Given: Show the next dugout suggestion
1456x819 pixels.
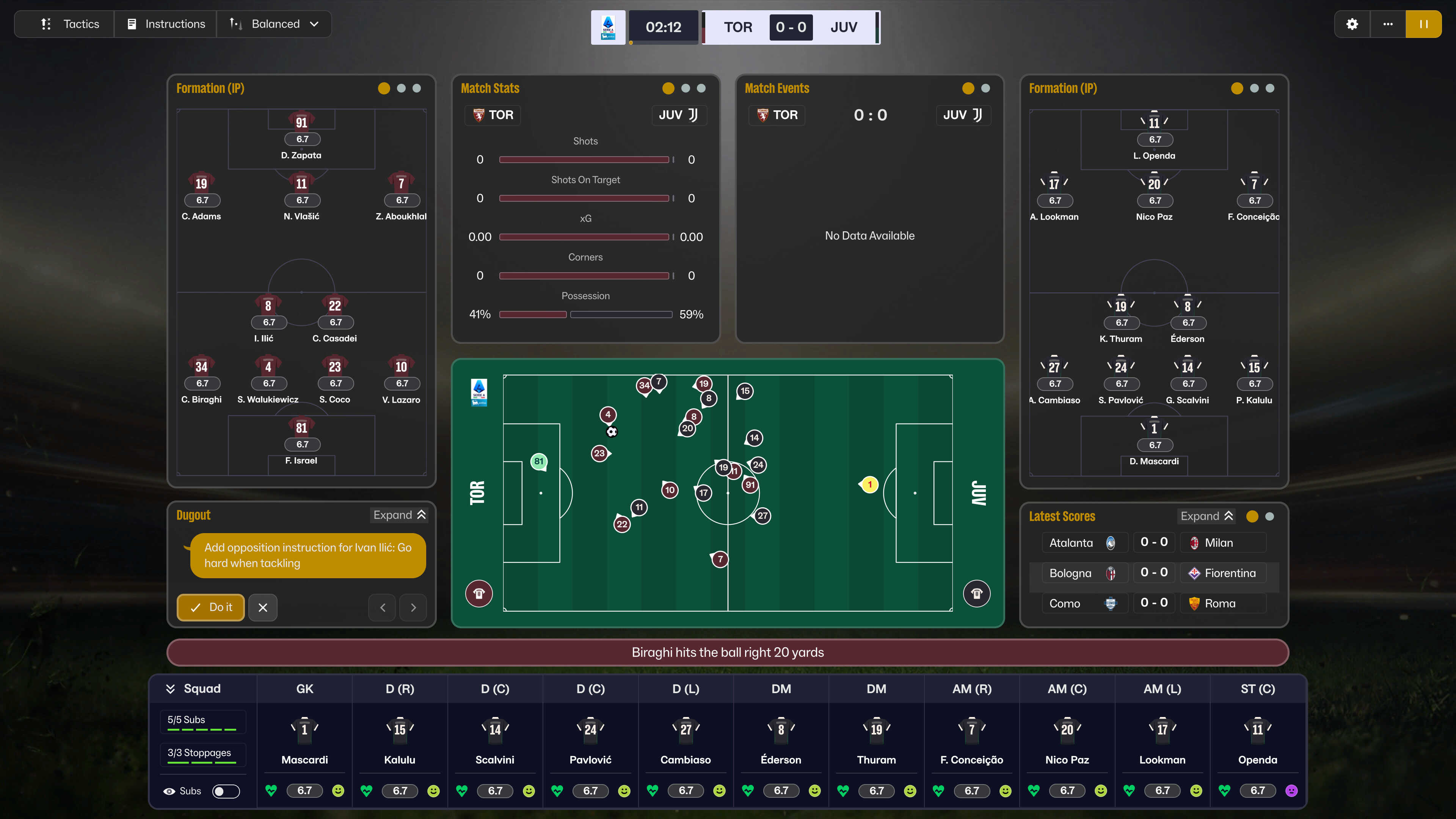Looking at the screenshot, I should coord(413,607).
